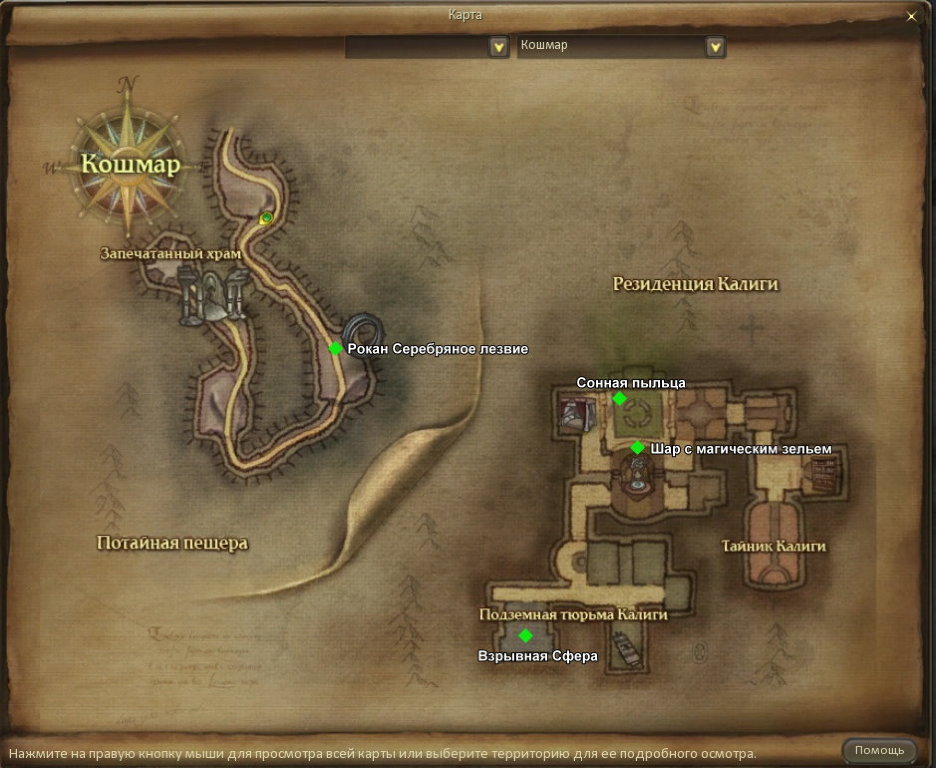Click the Помощь help button
Image resolution: width=936 pixels, height=768 pixels.
(879, 750)
